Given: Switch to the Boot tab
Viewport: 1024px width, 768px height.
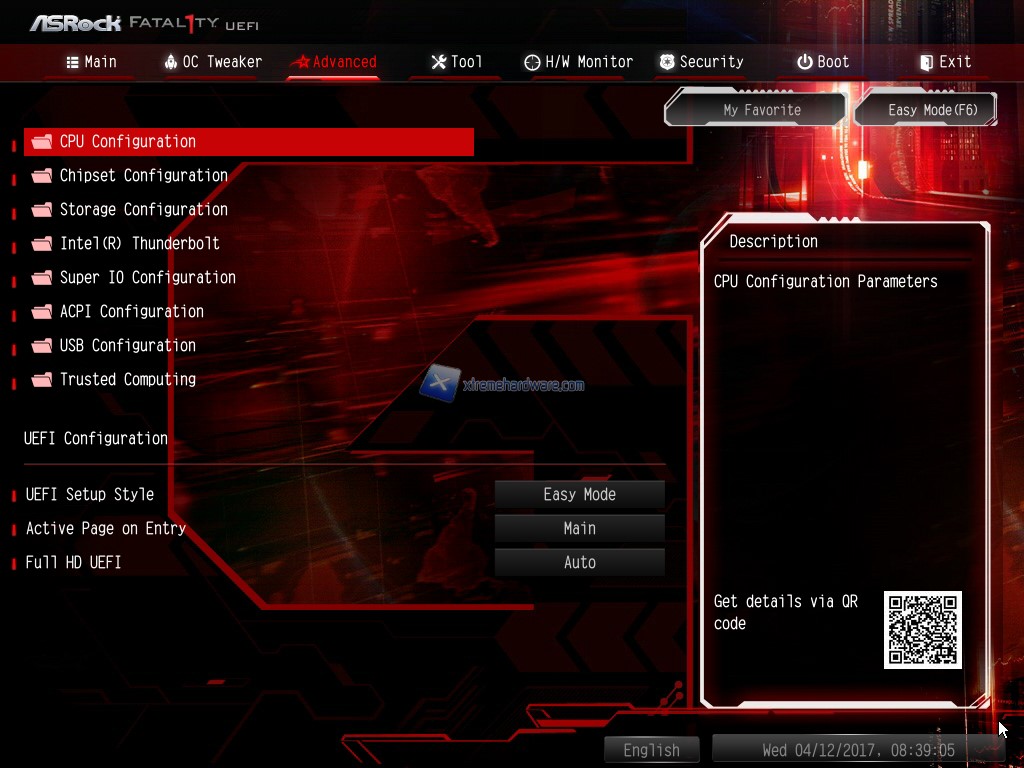Looking at the screenshot, I should [x=822, y=62].
